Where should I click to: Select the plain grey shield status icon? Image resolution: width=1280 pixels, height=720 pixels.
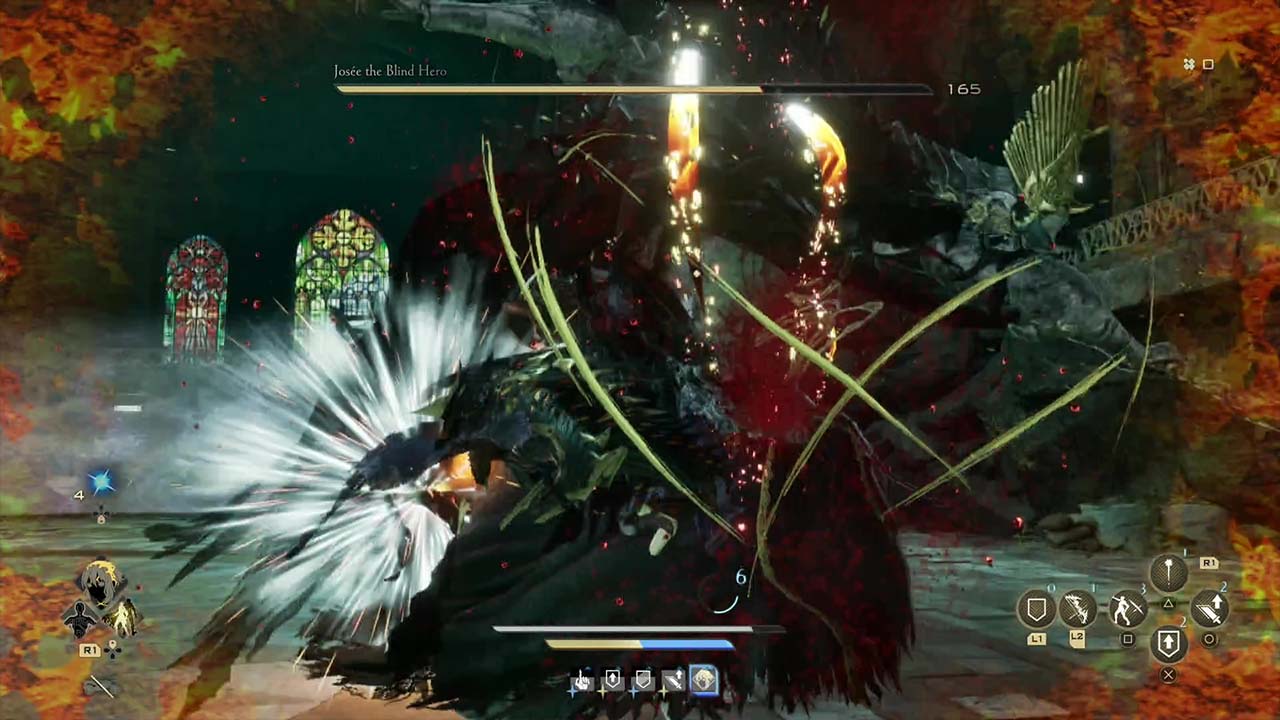coord(643,682)
